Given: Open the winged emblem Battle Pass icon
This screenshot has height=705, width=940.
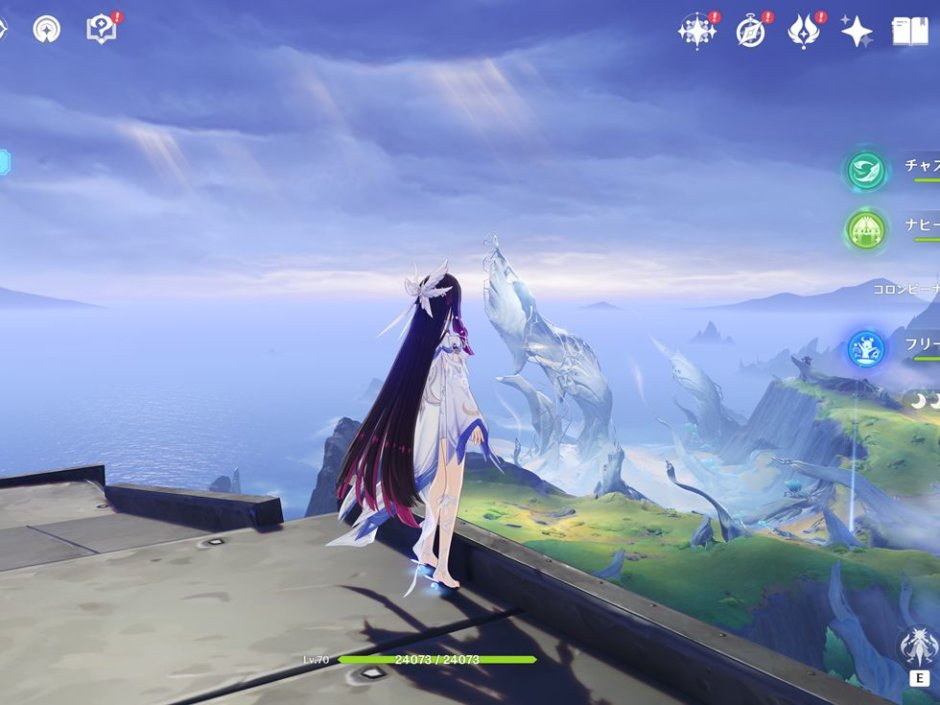Looking at the screenshot, I should pyautogui.click(x=804, y=31).
